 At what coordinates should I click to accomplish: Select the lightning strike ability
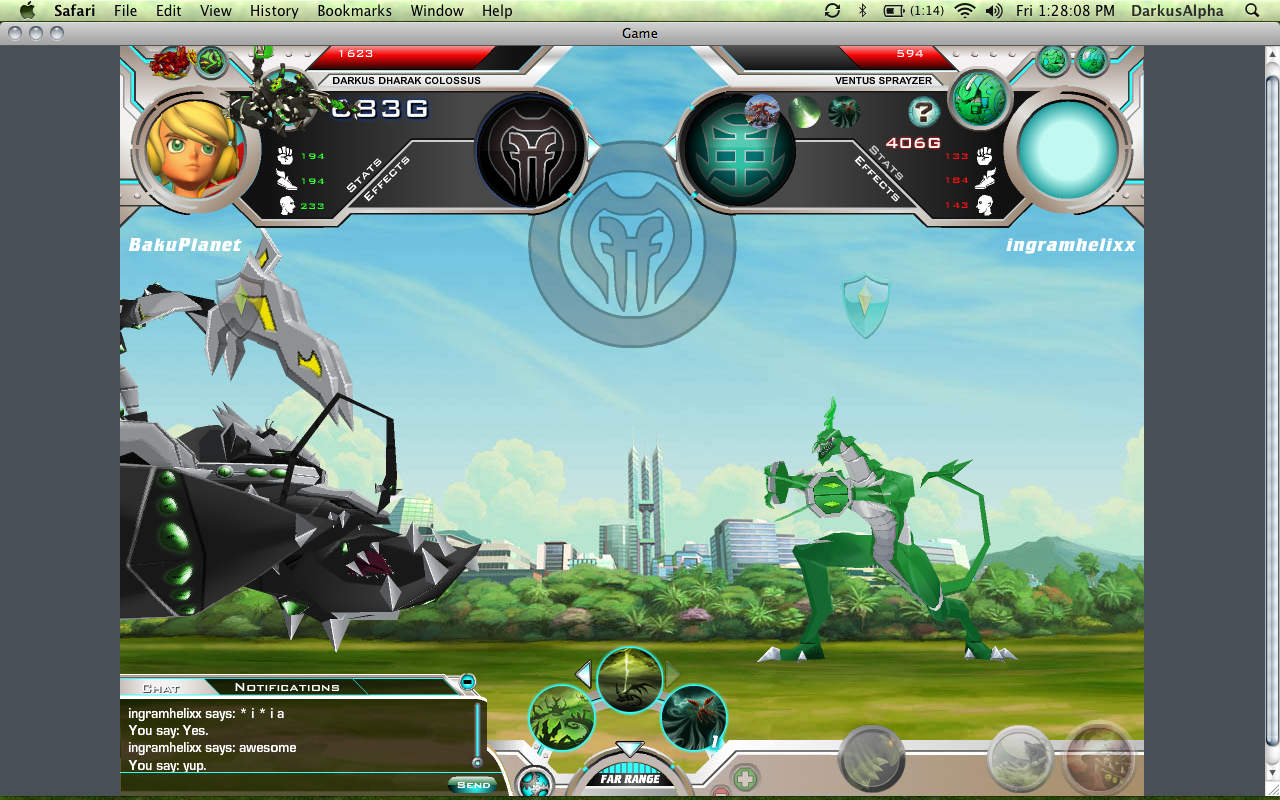[x=630, y=680]
